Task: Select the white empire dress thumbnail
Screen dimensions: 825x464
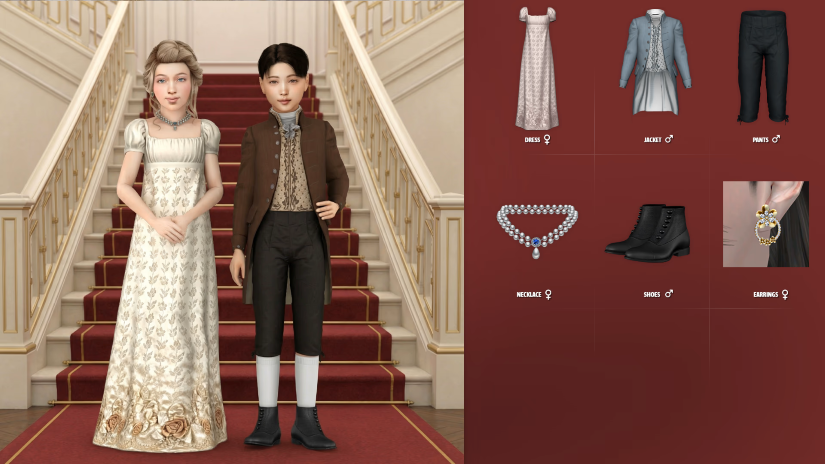Action: [536, 68]
